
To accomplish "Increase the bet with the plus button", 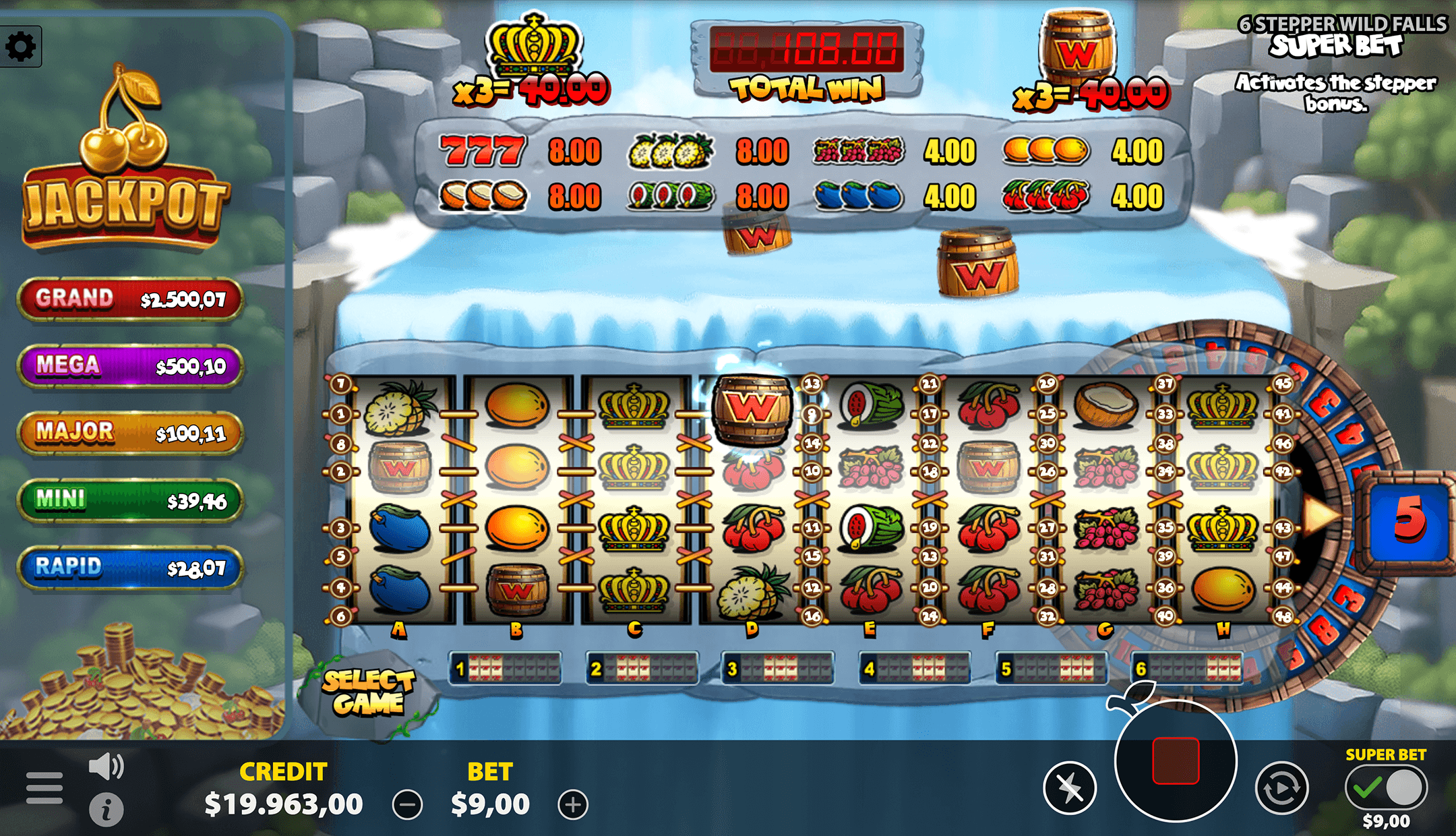I will (573, 805).
